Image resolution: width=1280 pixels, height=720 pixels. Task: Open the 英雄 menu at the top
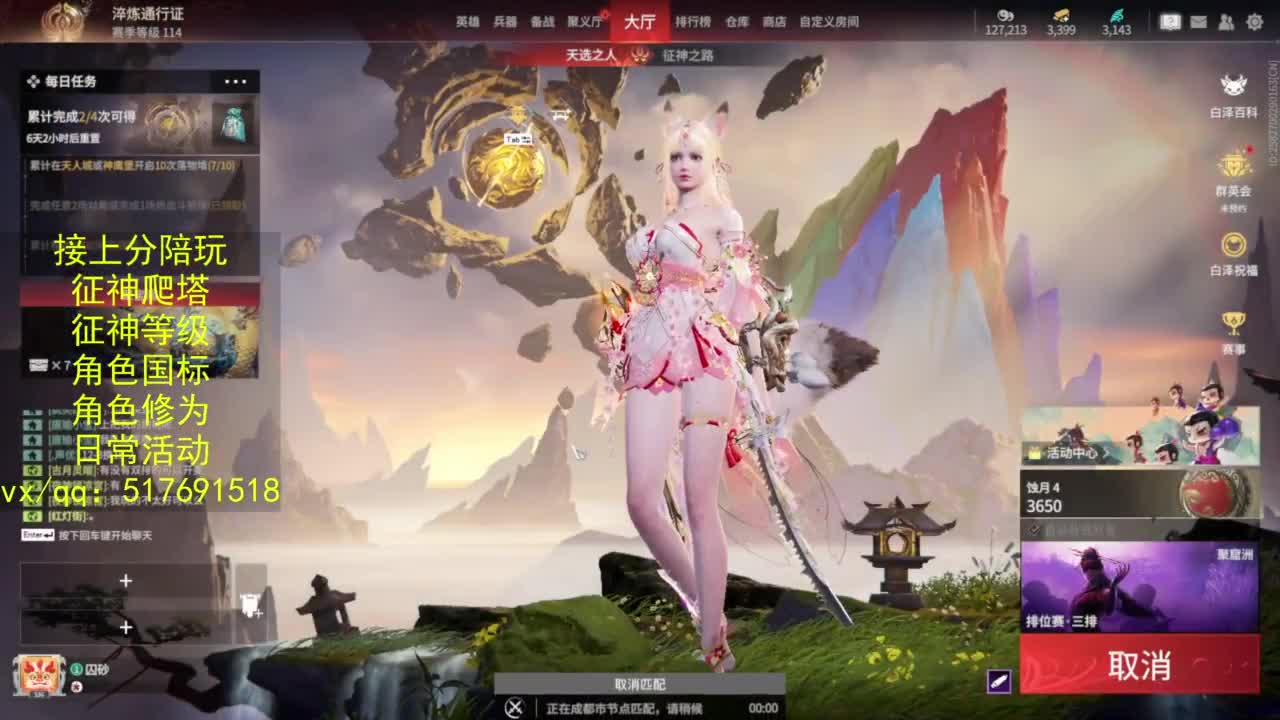coord(466,21)
